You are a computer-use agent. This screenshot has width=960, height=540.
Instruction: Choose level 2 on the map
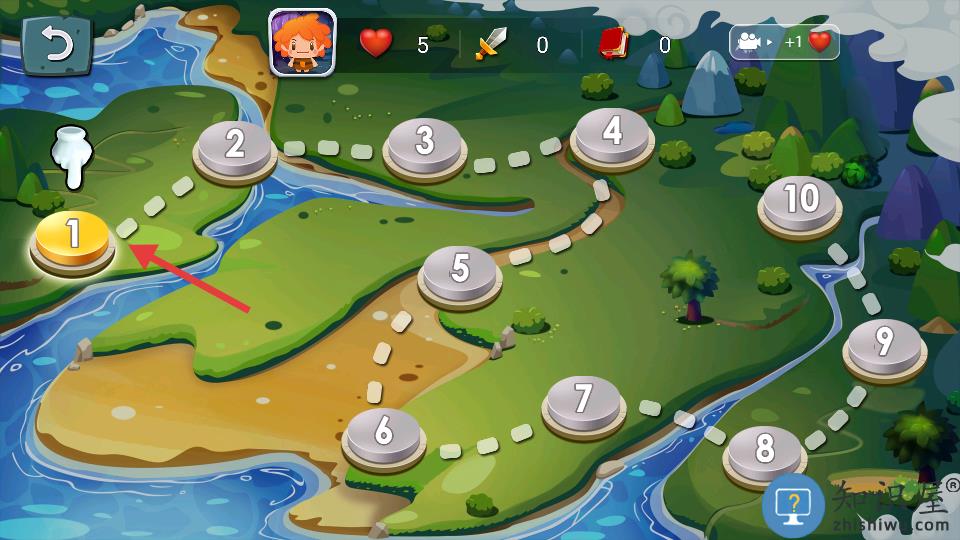pos(235,147)
